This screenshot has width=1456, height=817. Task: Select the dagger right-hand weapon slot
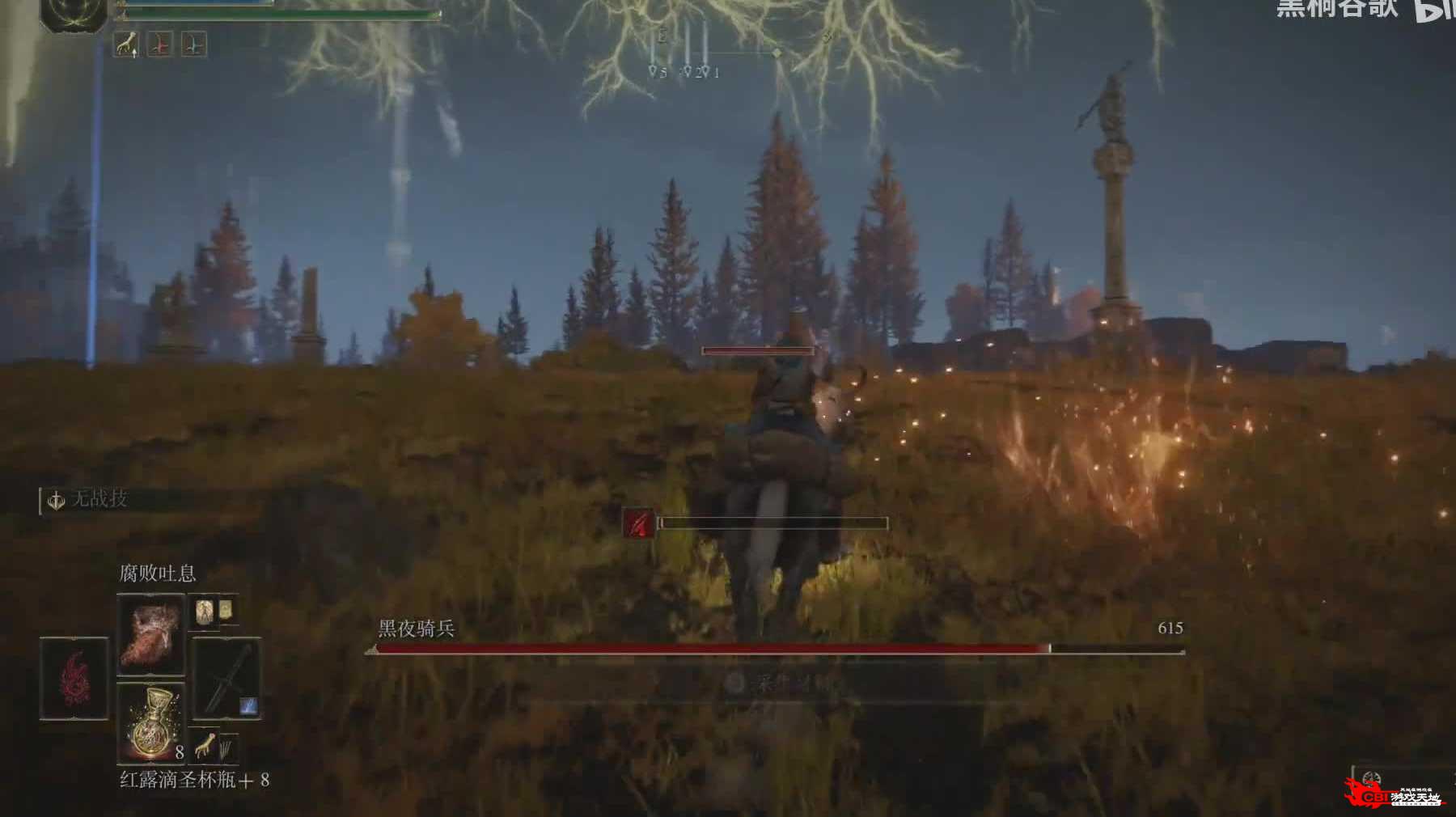(x=226, y=678)
